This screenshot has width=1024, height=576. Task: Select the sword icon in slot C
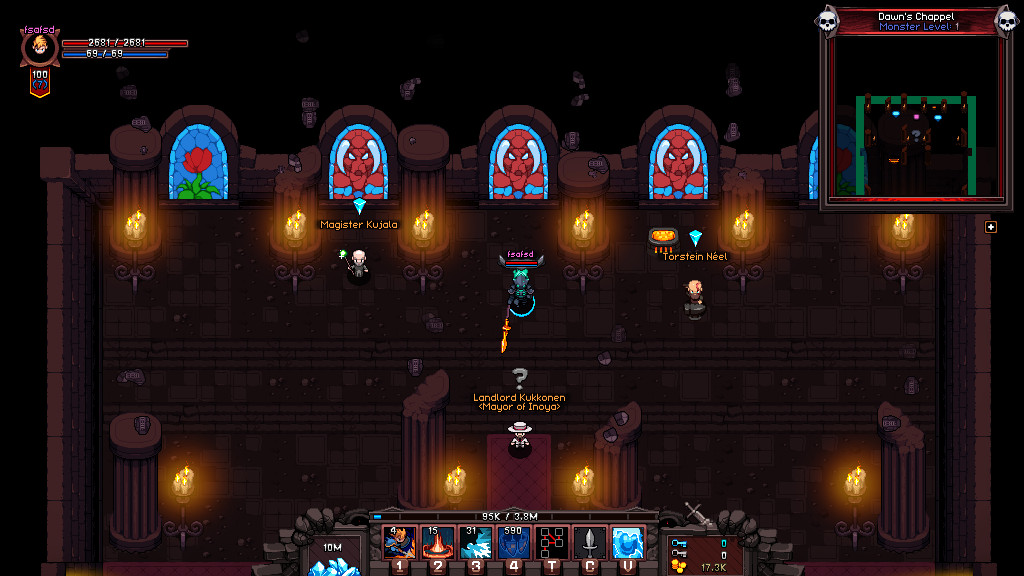pyautogui.click(x=590, y=543)
